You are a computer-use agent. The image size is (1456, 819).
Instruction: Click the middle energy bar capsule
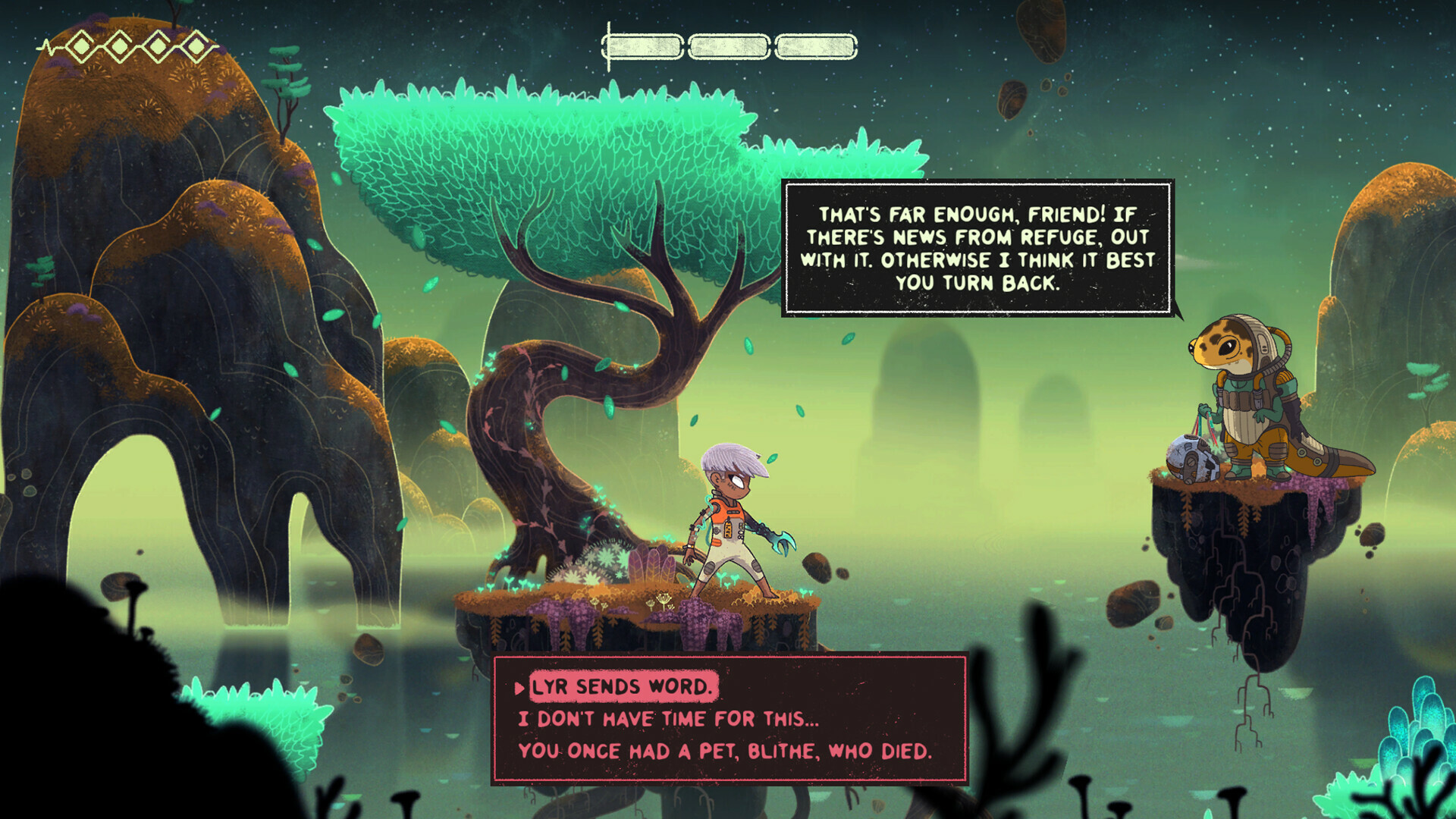point(730,45)
